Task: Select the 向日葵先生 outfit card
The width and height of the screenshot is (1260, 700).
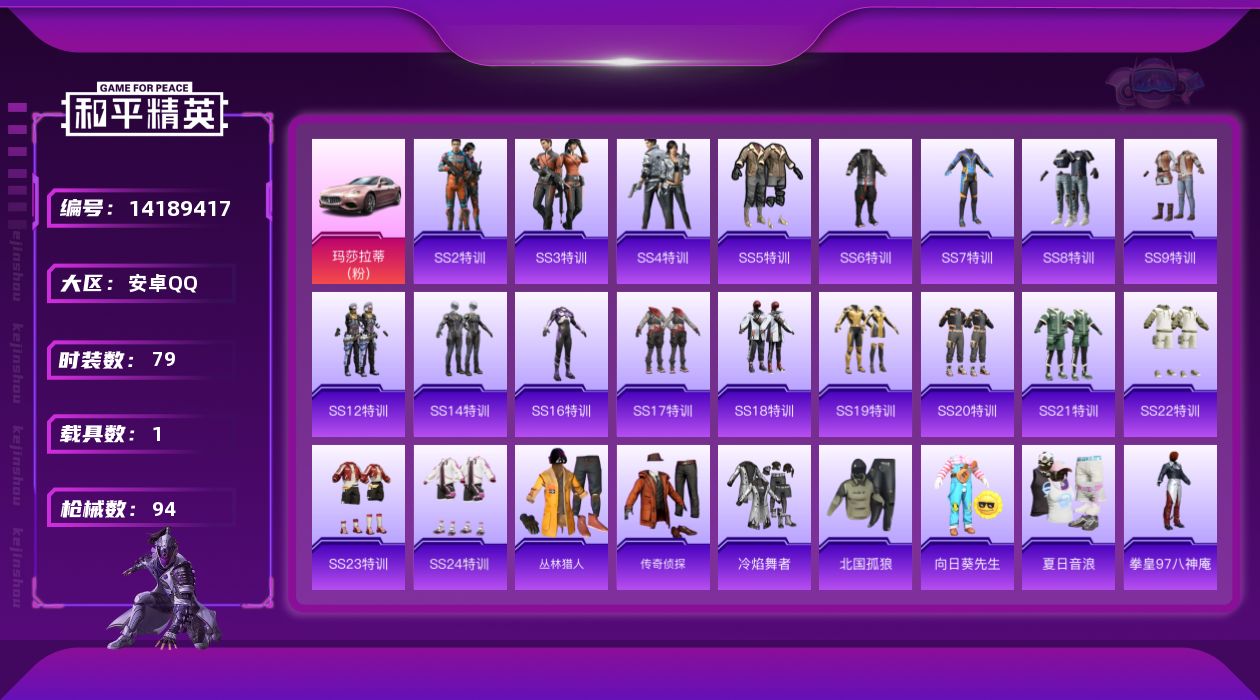Action: pos(967,517)
